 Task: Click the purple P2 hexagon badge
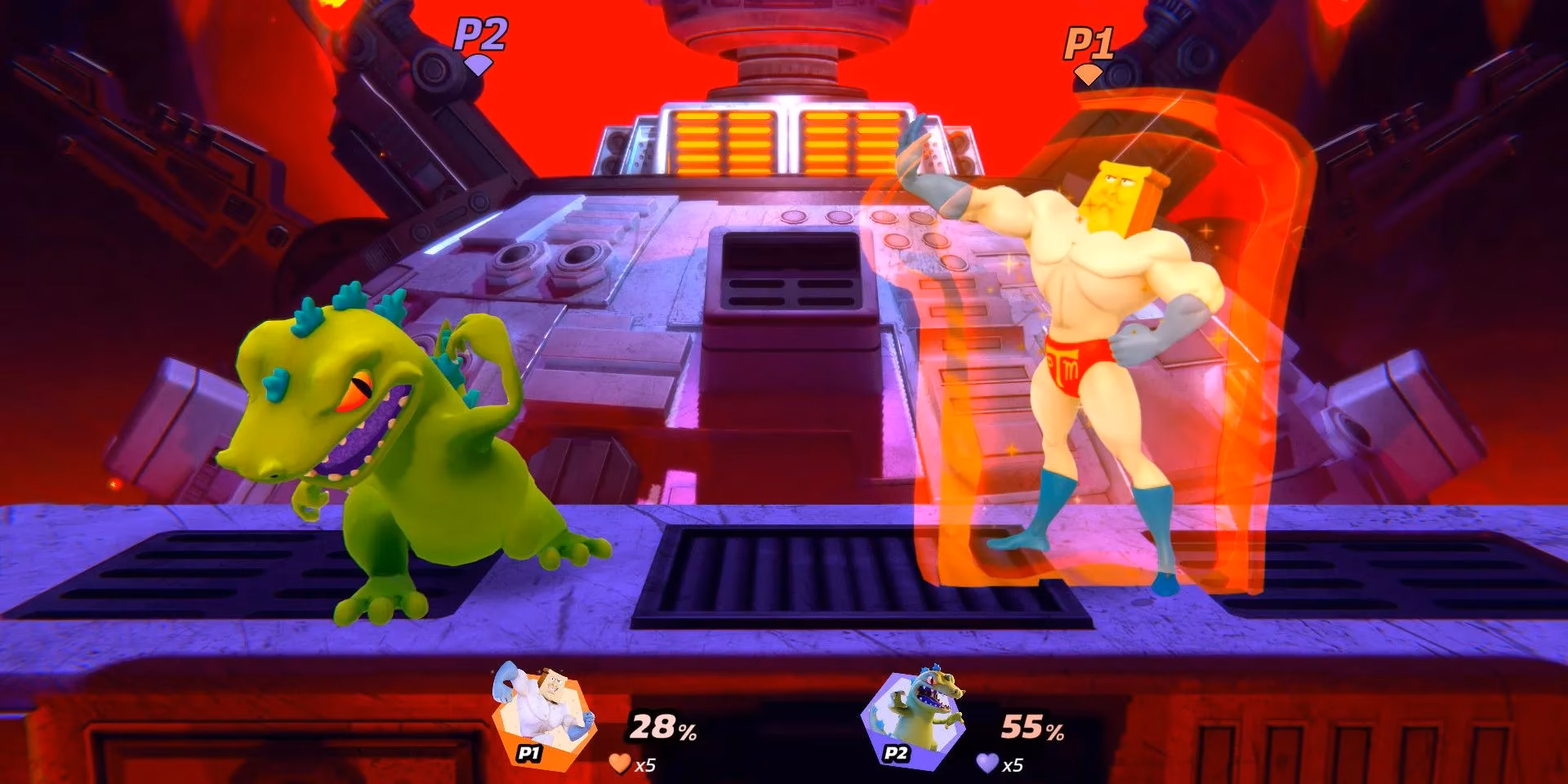[x=895, y=755]
